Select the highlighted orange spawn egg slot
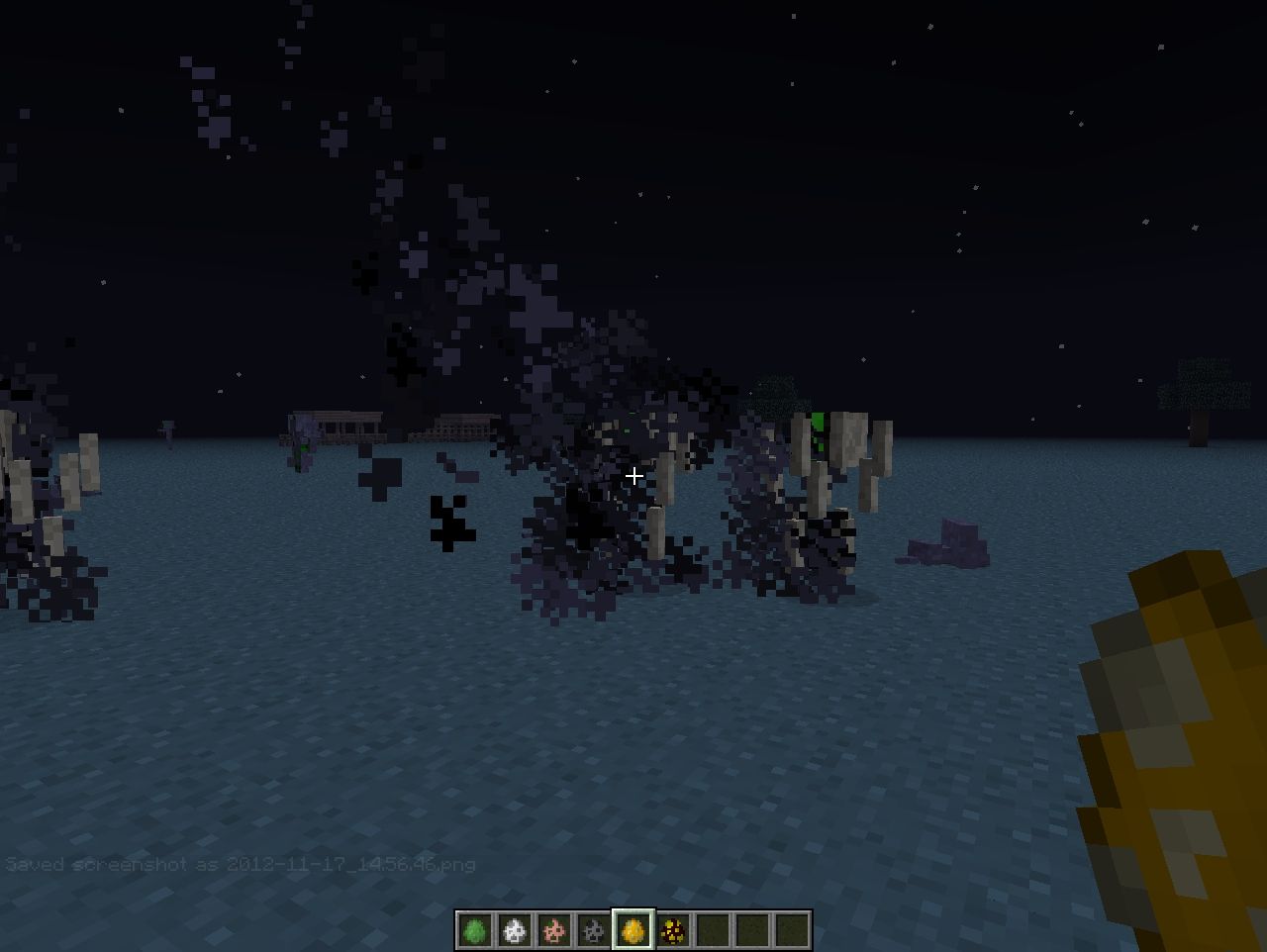Image resolution: width=1267 pixels, height=952 pixels. coord(633,930)
